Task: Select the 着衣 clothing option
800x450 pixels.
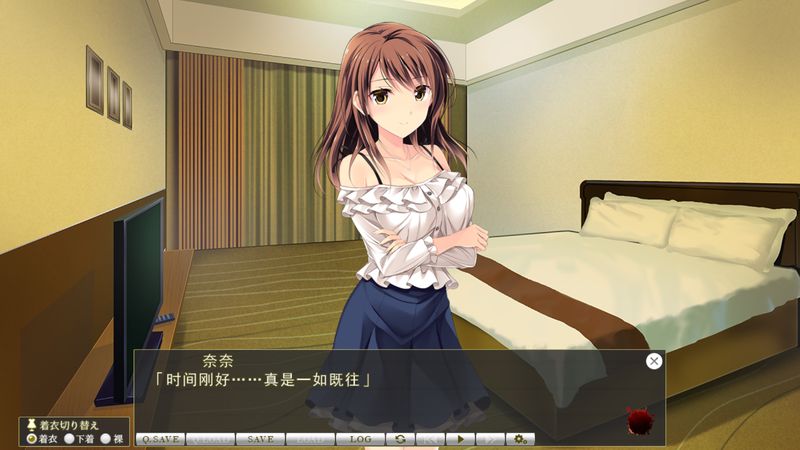Action: pos(32,438)
